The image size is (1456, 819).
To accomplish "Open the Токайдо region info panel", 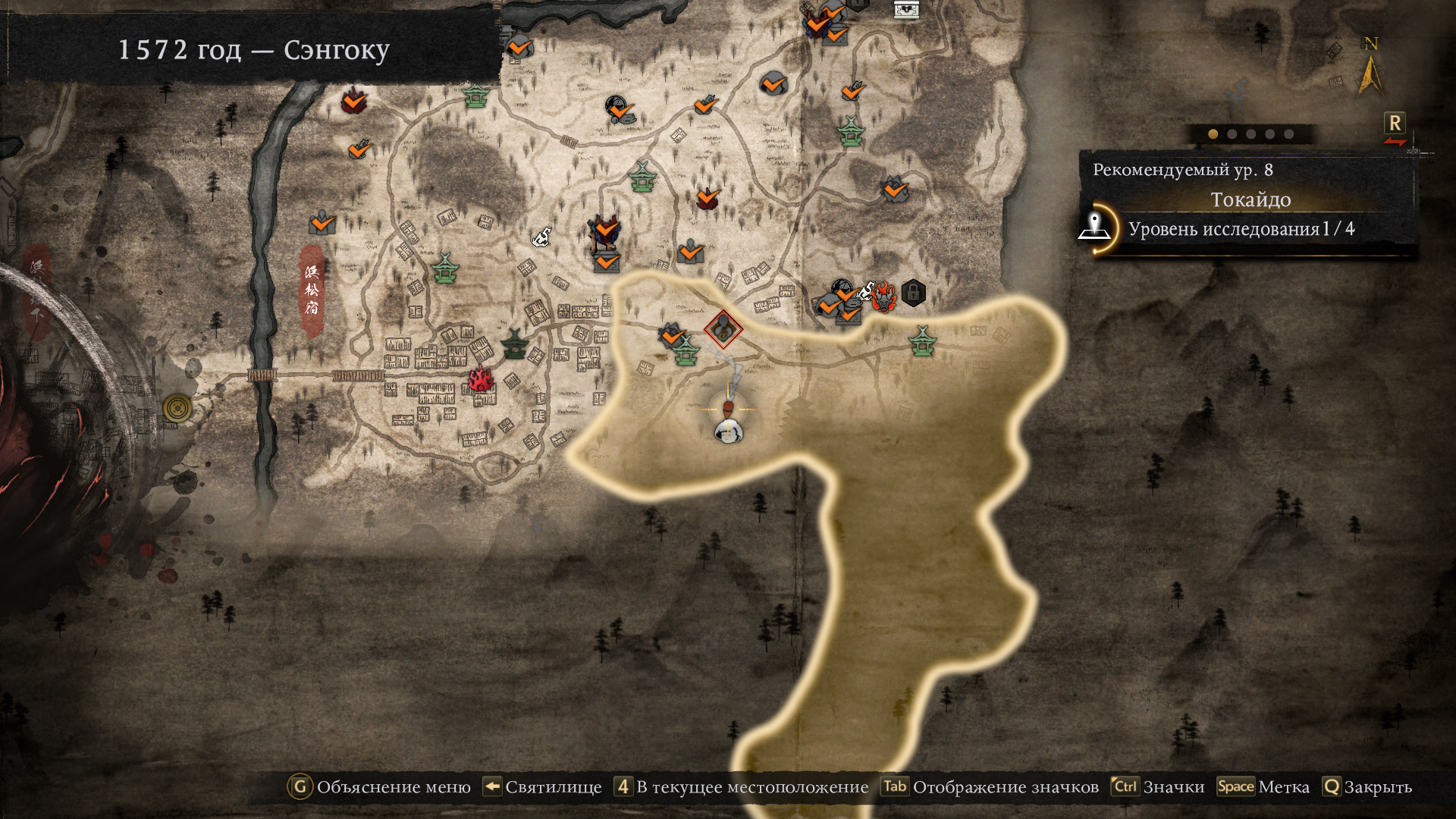I will (1250, 200).
